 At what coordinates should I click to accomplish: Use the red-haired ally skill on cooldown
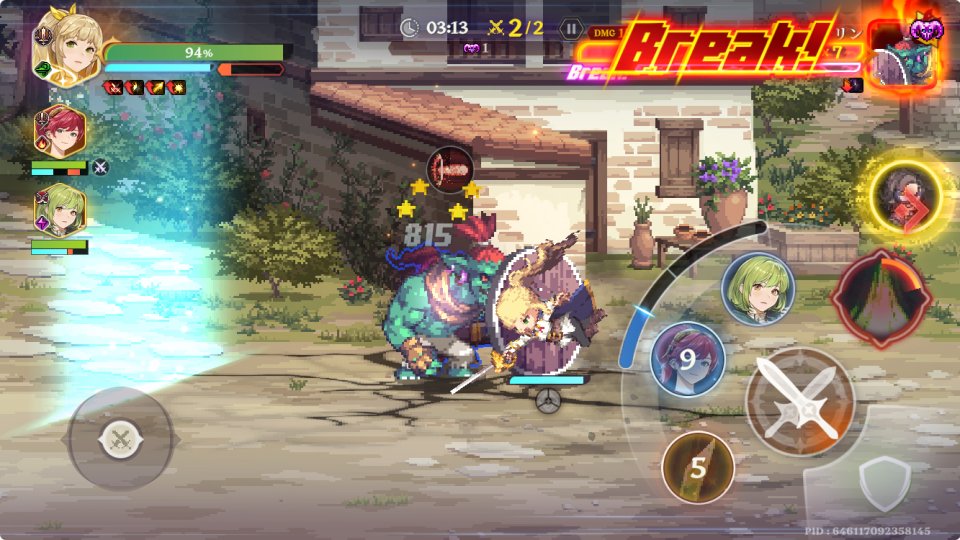point(687,358)
